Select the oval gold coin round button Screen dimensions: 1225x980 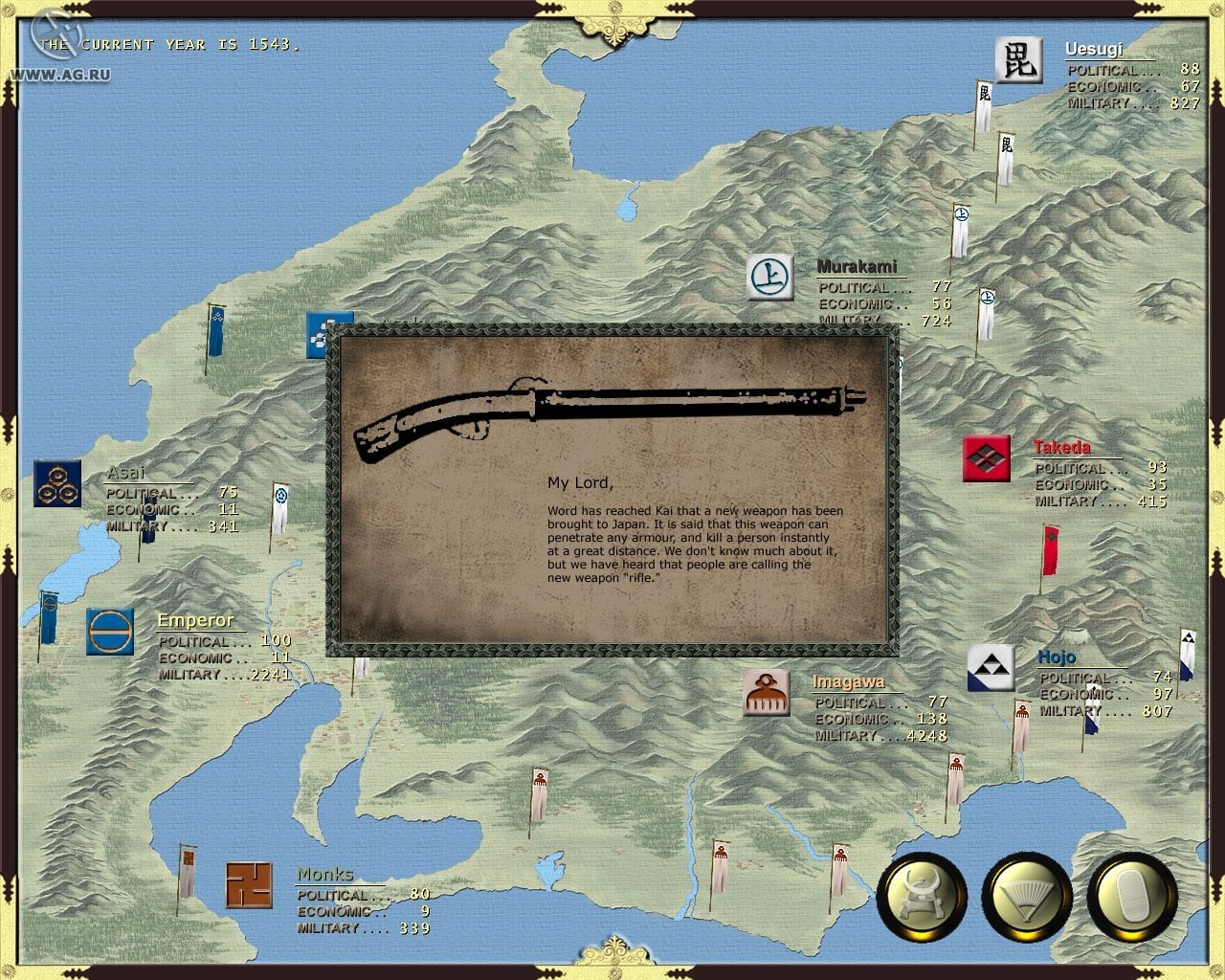tap(1132, 899)
